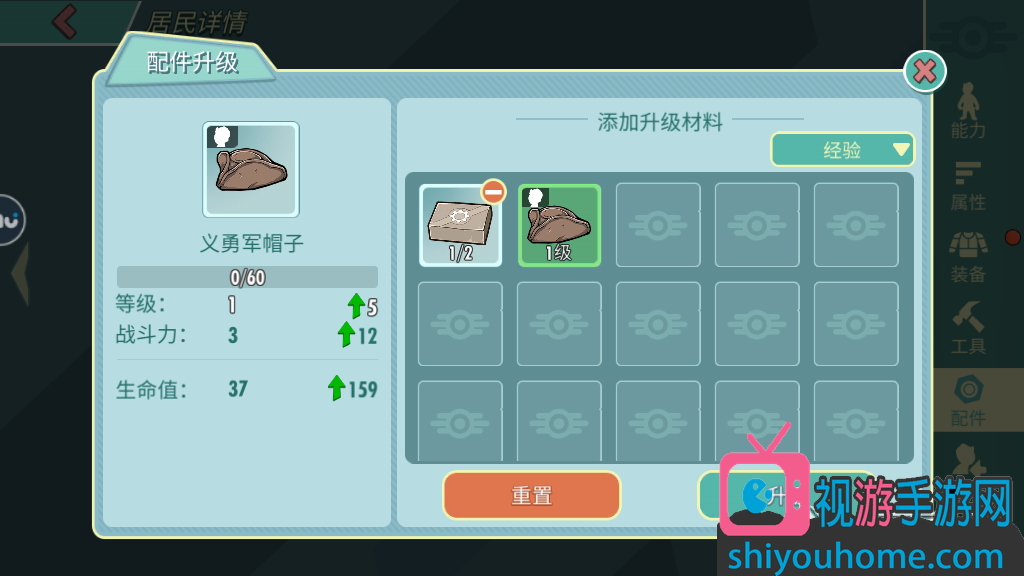The height and width of the screenshot is (576, 1024).
Task: Select the 配件 accessories tab
Action: [968, 401]
